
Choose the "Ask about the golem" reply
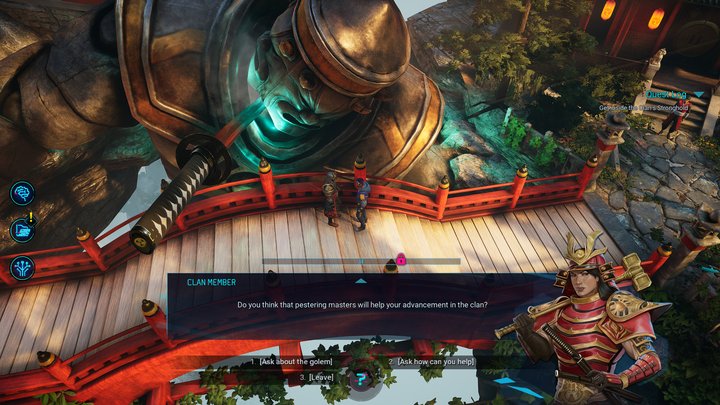pos(297,360)
